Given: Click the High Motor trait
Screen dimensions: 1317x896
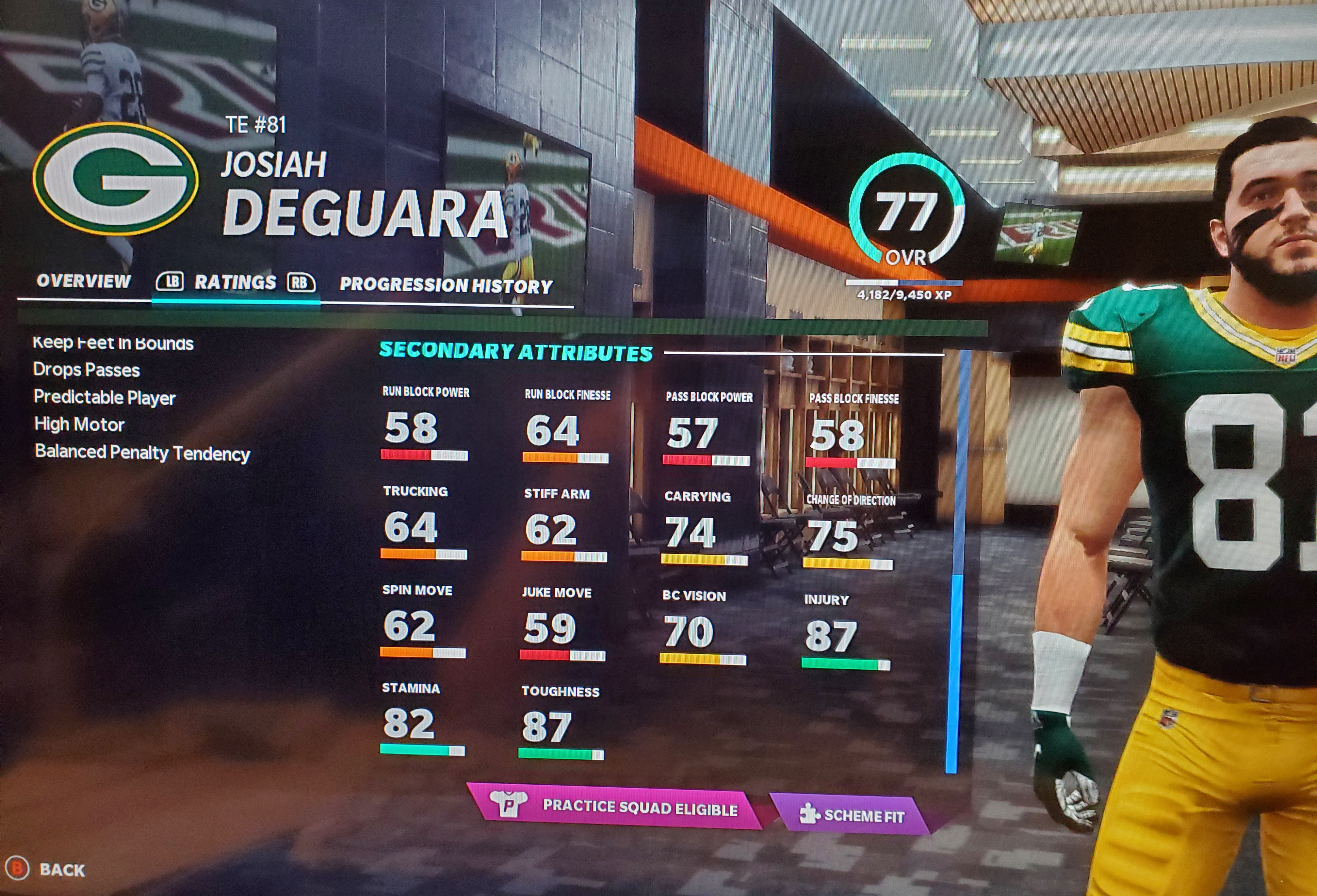Looking at the screenshot, I should (79, 424).
